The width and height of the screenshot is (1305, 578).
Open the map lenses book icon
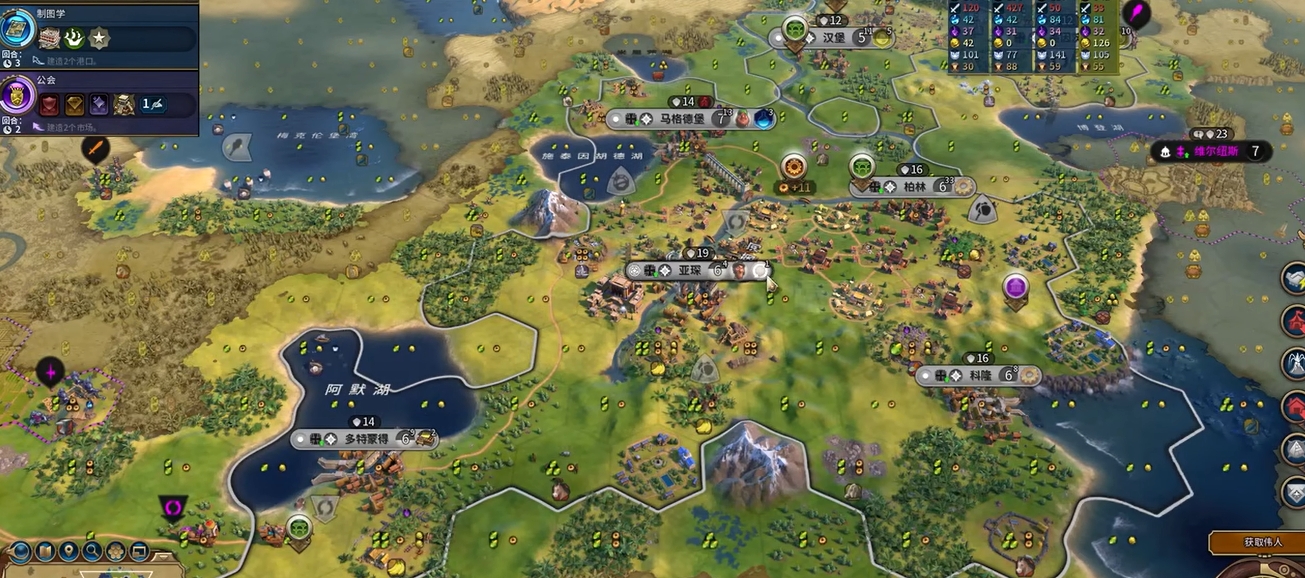45,550
